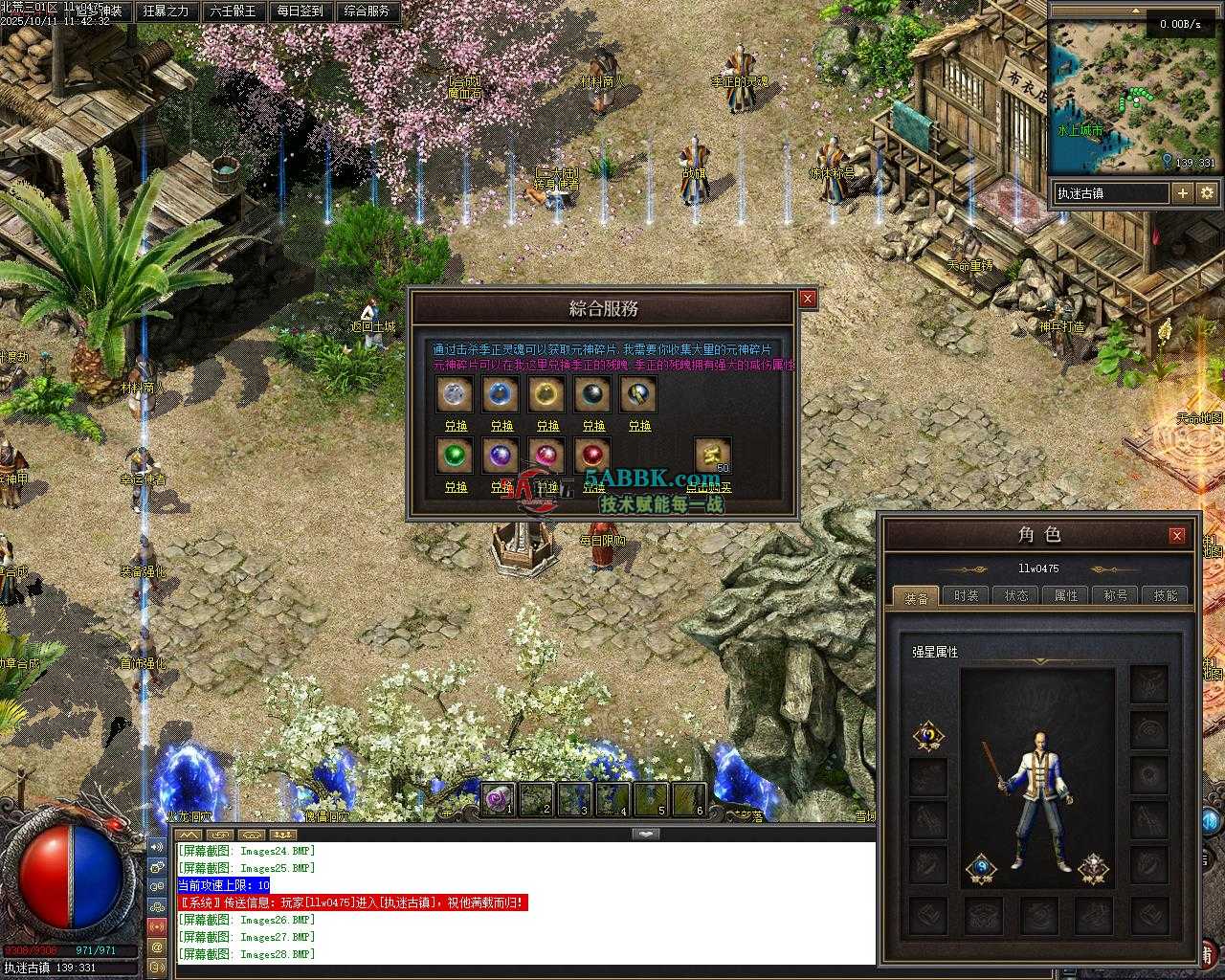Open minimap gear settings button
This screenshot has height=980, width=1225.
coord(1207,193)
